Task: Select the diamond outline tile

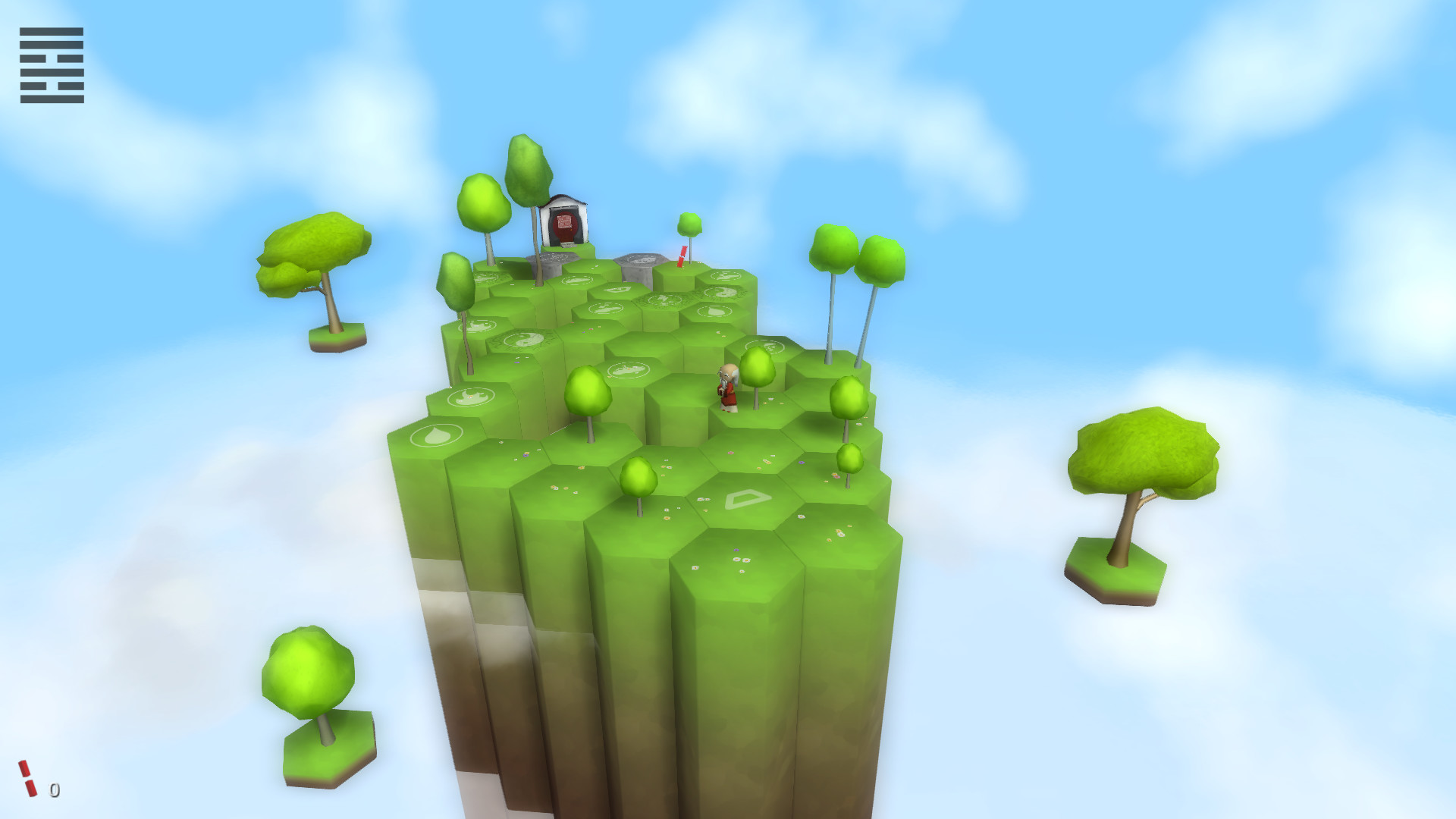Action: 747,498
